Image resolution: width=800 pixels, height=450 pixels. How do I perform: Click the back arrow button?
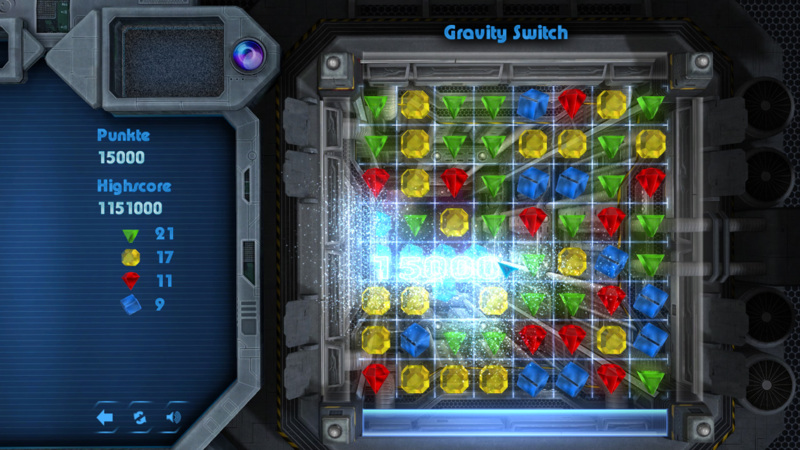coord(106,417)
